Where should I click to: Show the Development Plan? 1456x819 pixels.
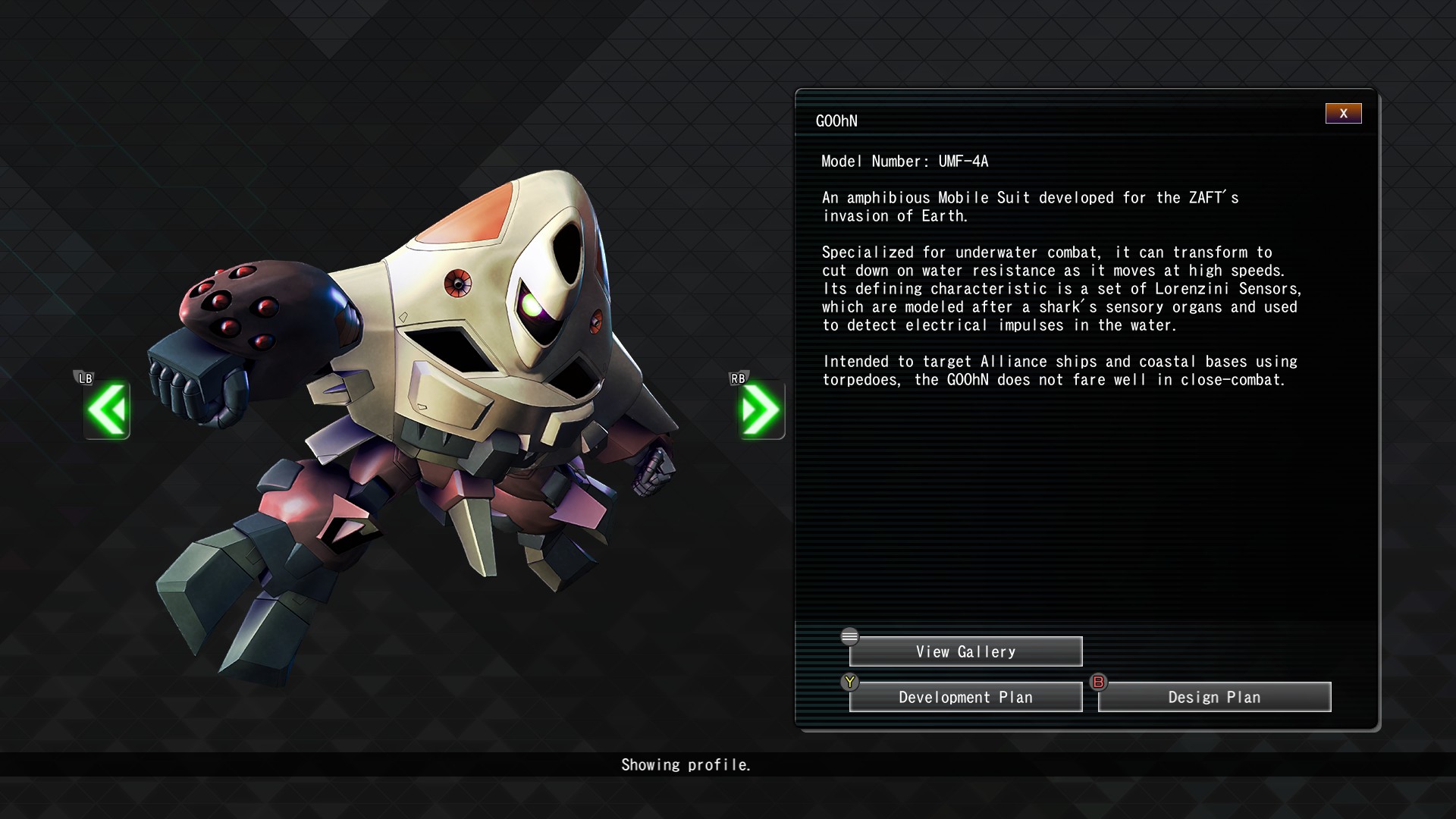point(965,698)
